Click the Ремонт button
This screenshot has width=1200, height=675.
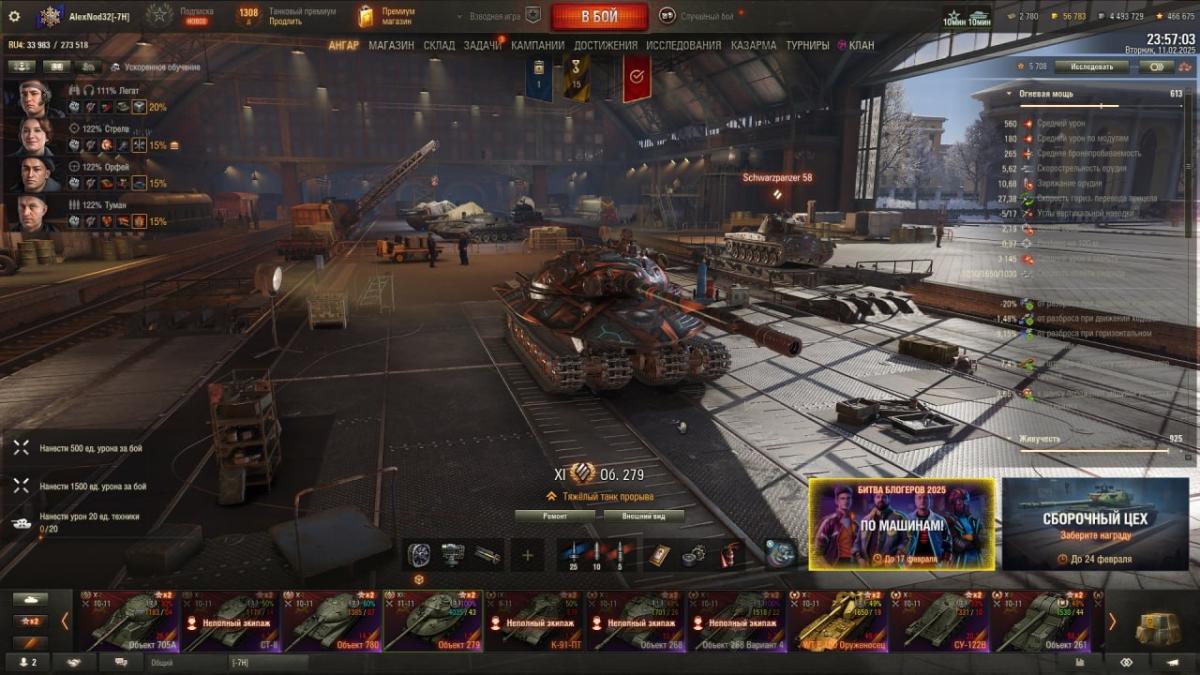pos(555,516)
